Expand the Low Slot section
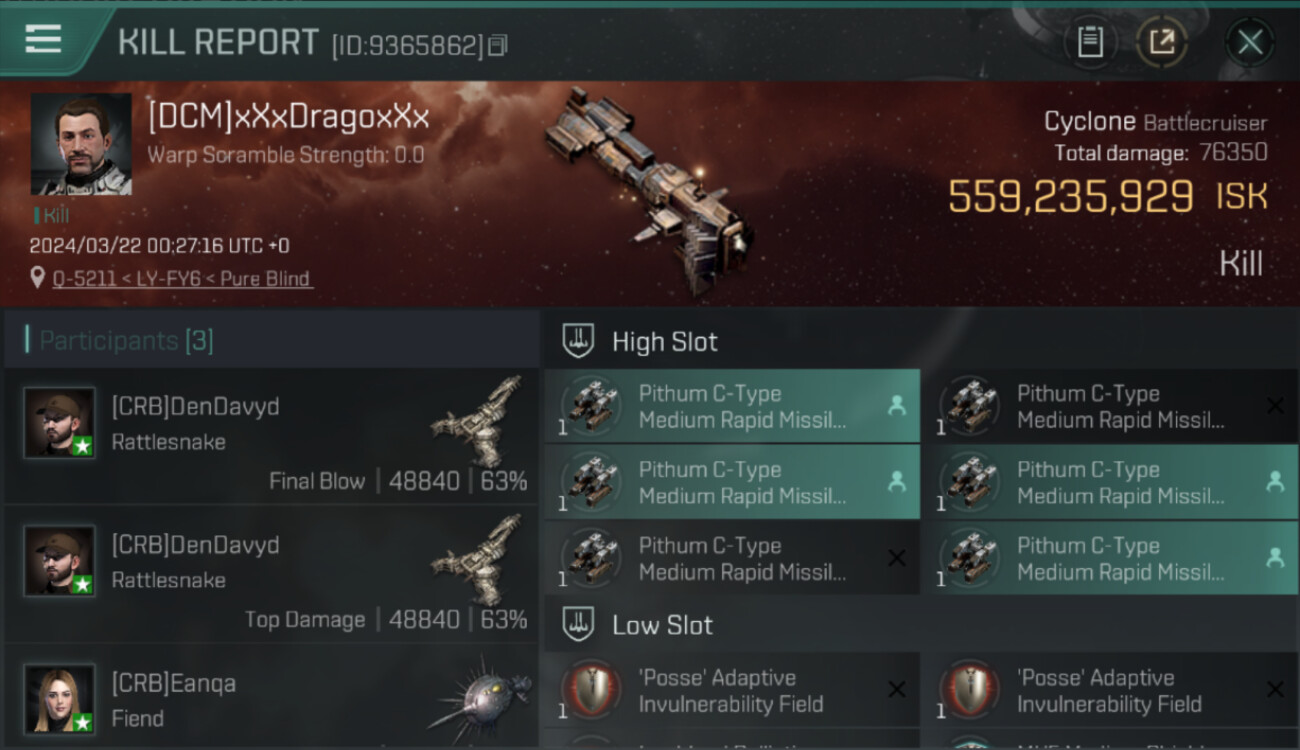1300x750 pixels. (x=662, y=626)
